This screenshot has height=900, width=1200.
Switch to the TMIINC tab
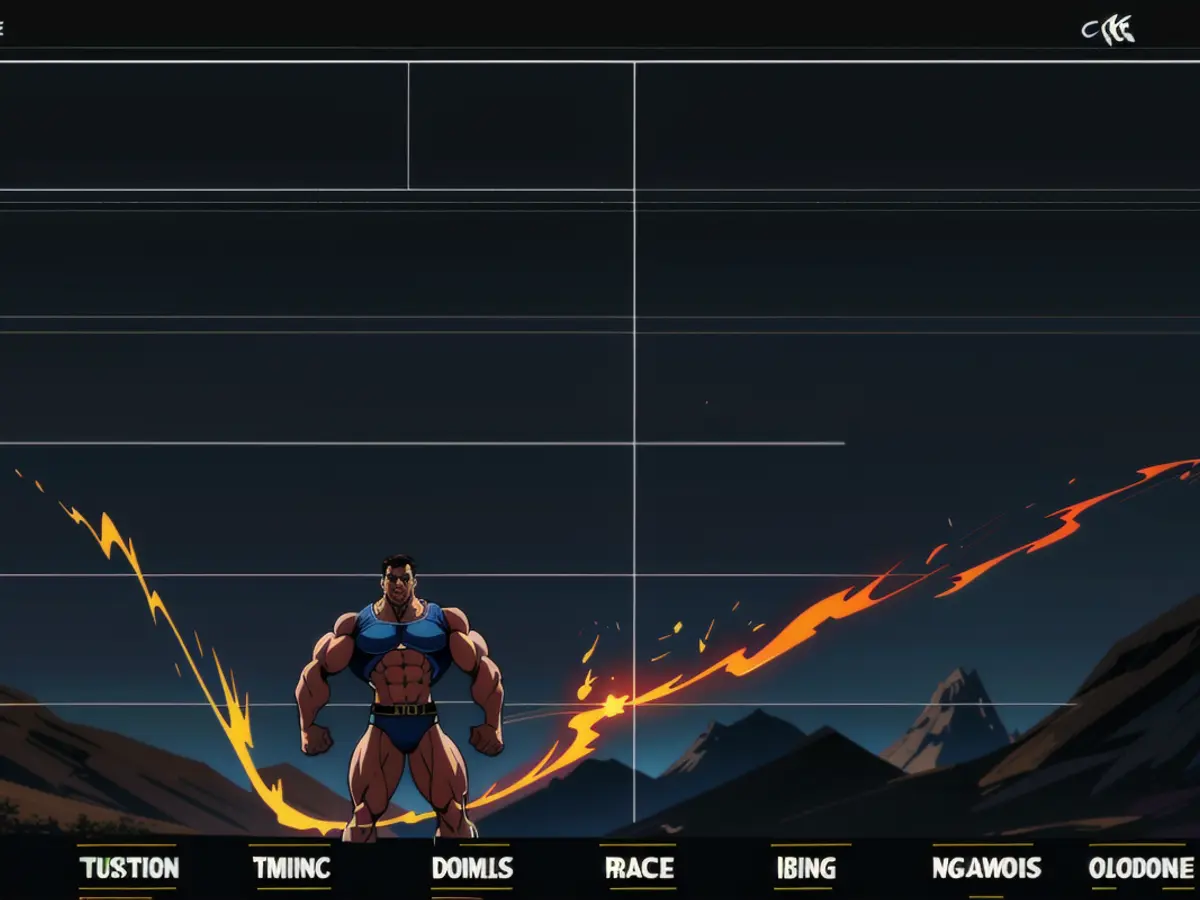(291, 868)
